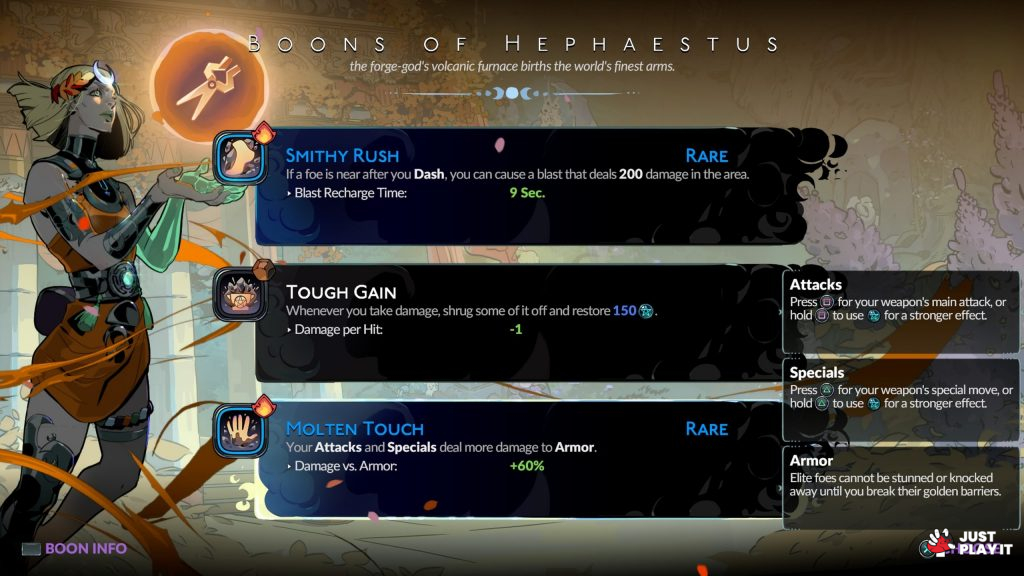The height and width of the screenshot is (576, 1024).
Task: Click the Smithy Rush boon icon
Action: 242,160
